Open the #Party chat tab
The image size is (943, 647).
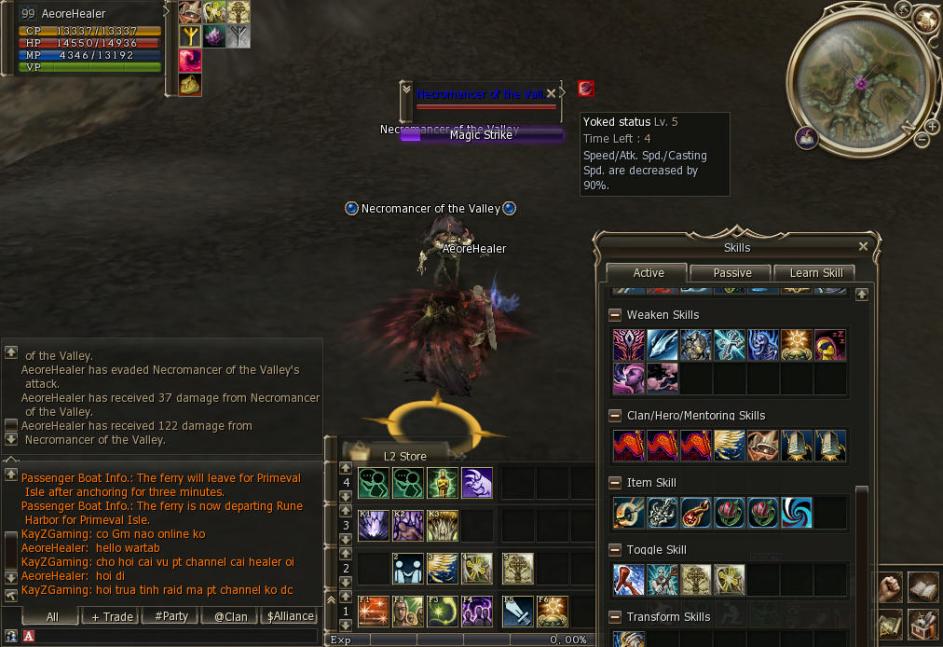pos(171,617)
